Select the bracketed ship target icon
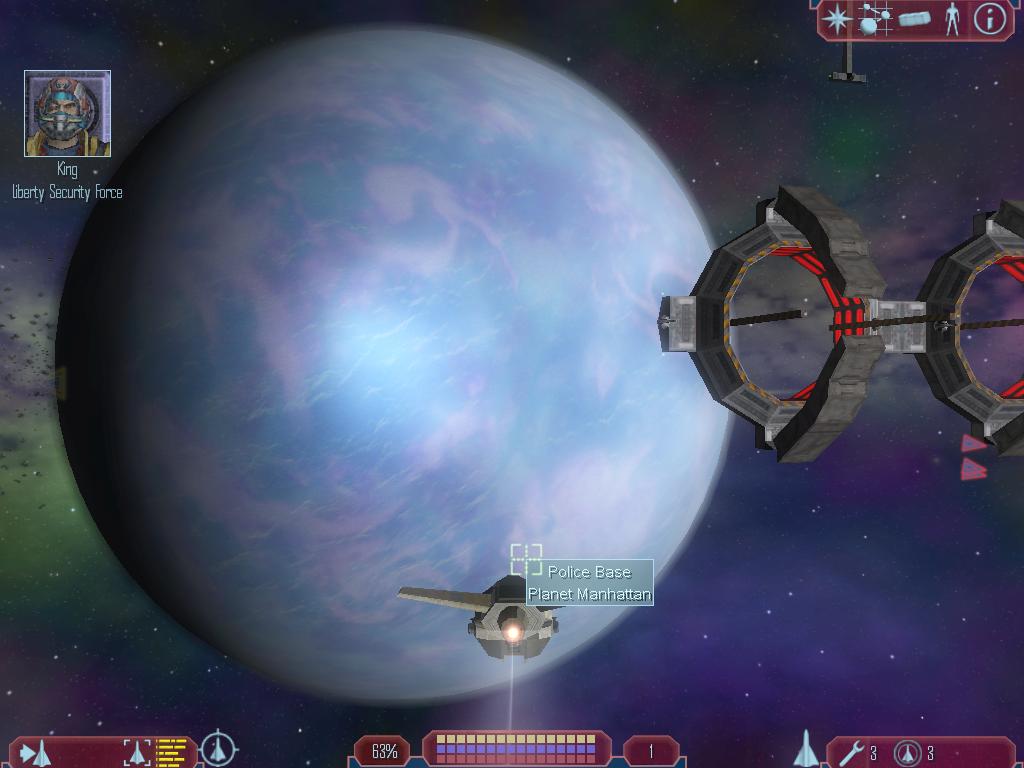This screenshot has width=1024, height=768. 137,752
